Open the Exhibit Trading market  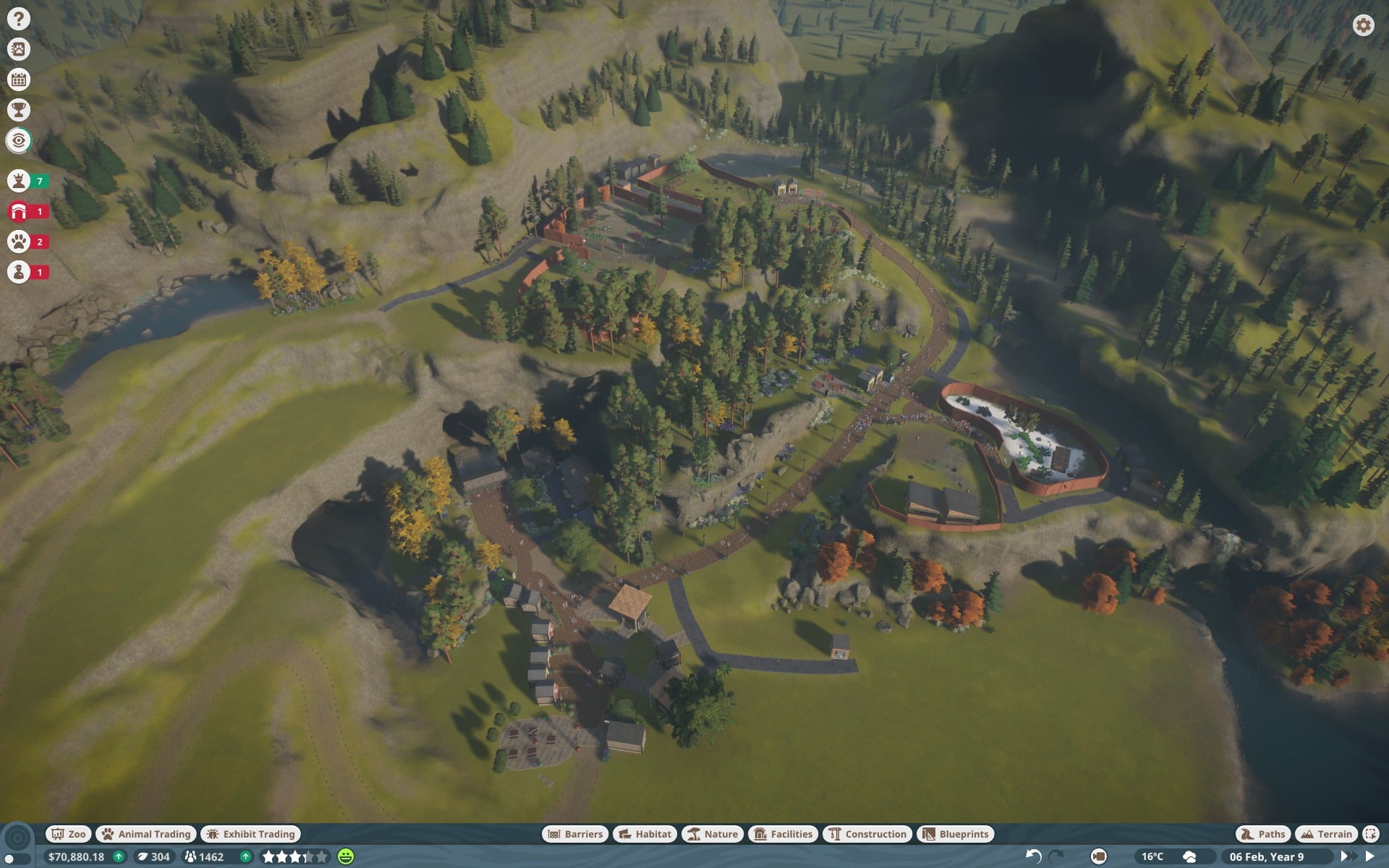[x=251, y=834]
